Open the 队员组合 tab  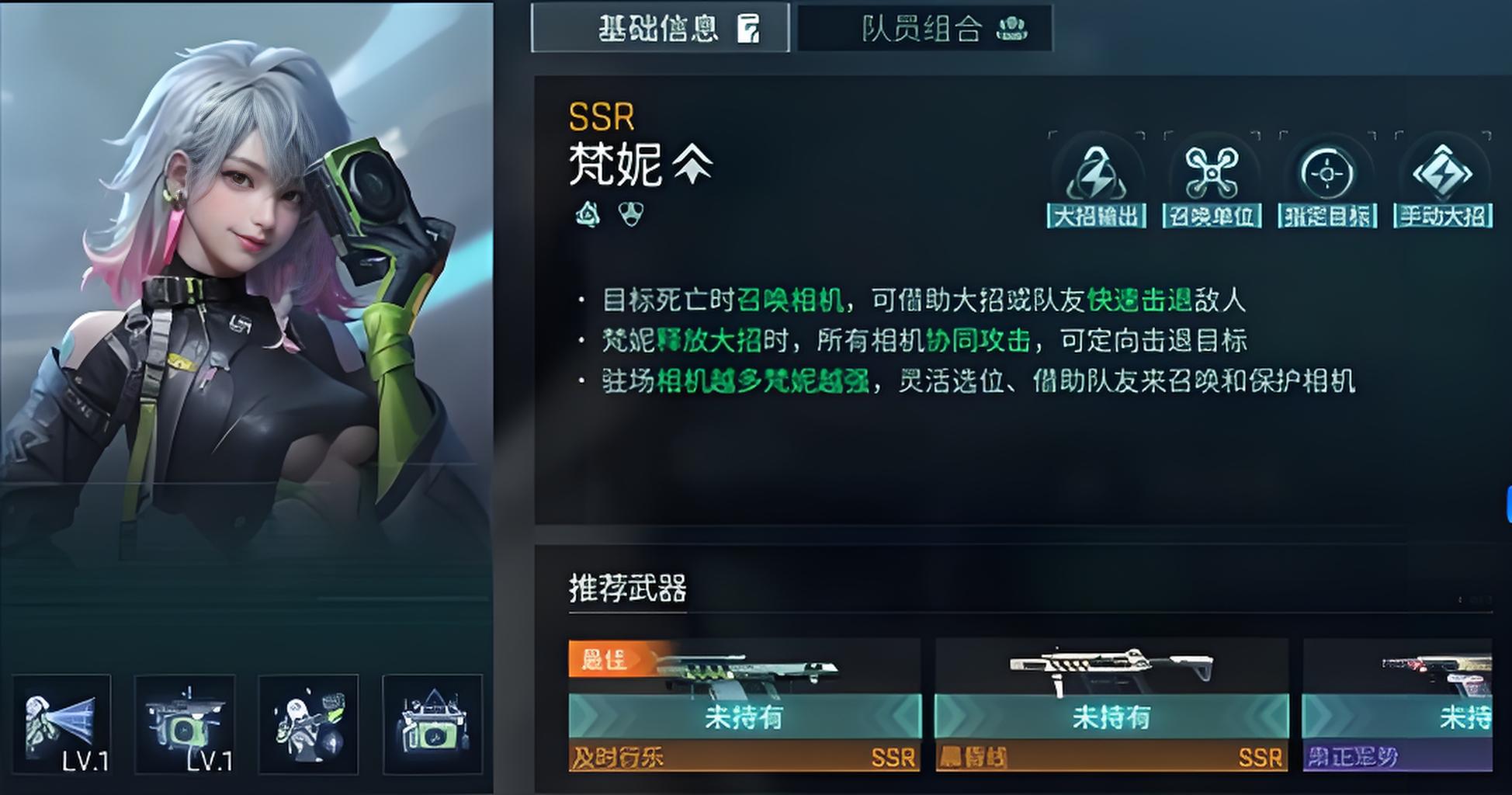click(x=924, y=29)
